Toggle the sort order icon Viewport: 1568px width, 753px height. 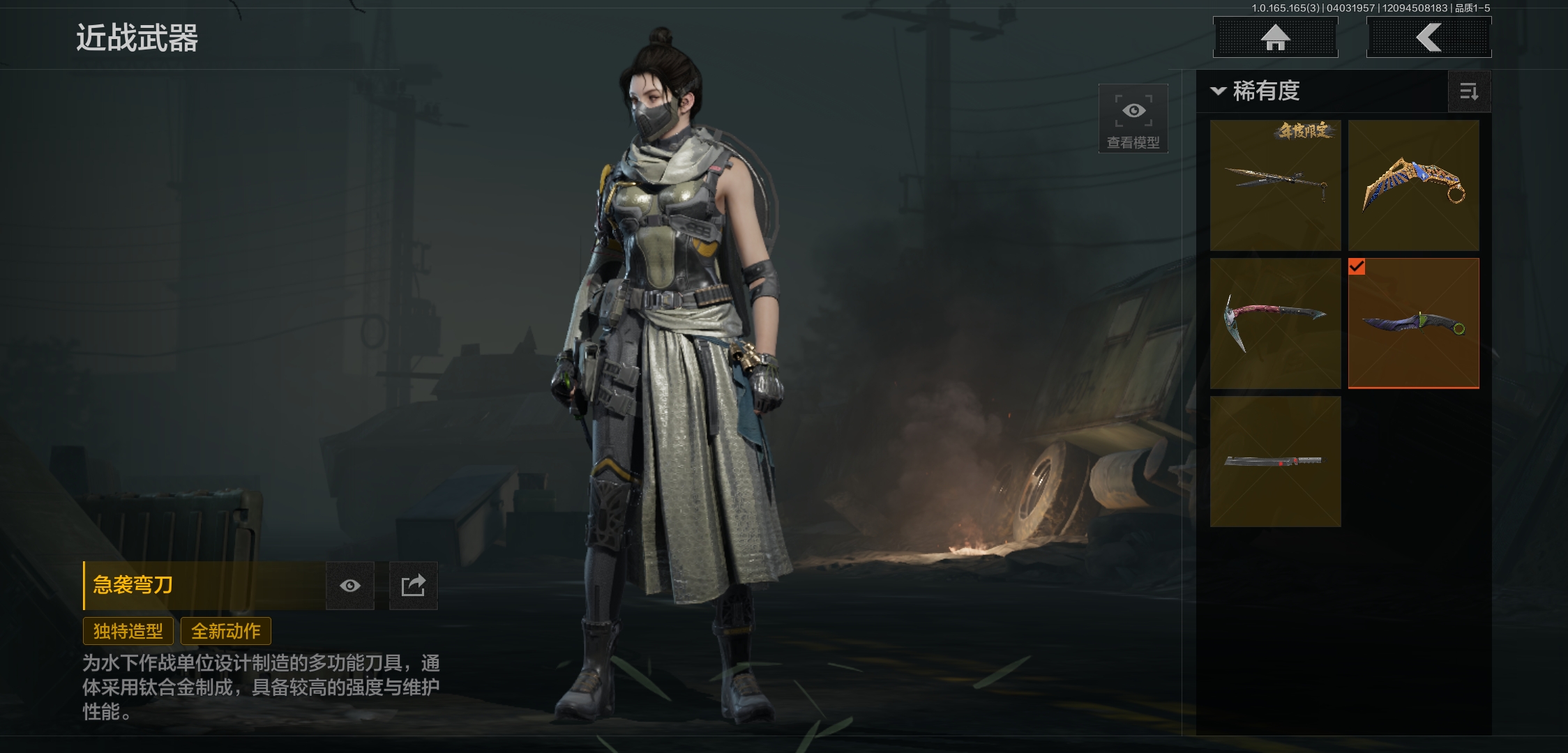1469,91
